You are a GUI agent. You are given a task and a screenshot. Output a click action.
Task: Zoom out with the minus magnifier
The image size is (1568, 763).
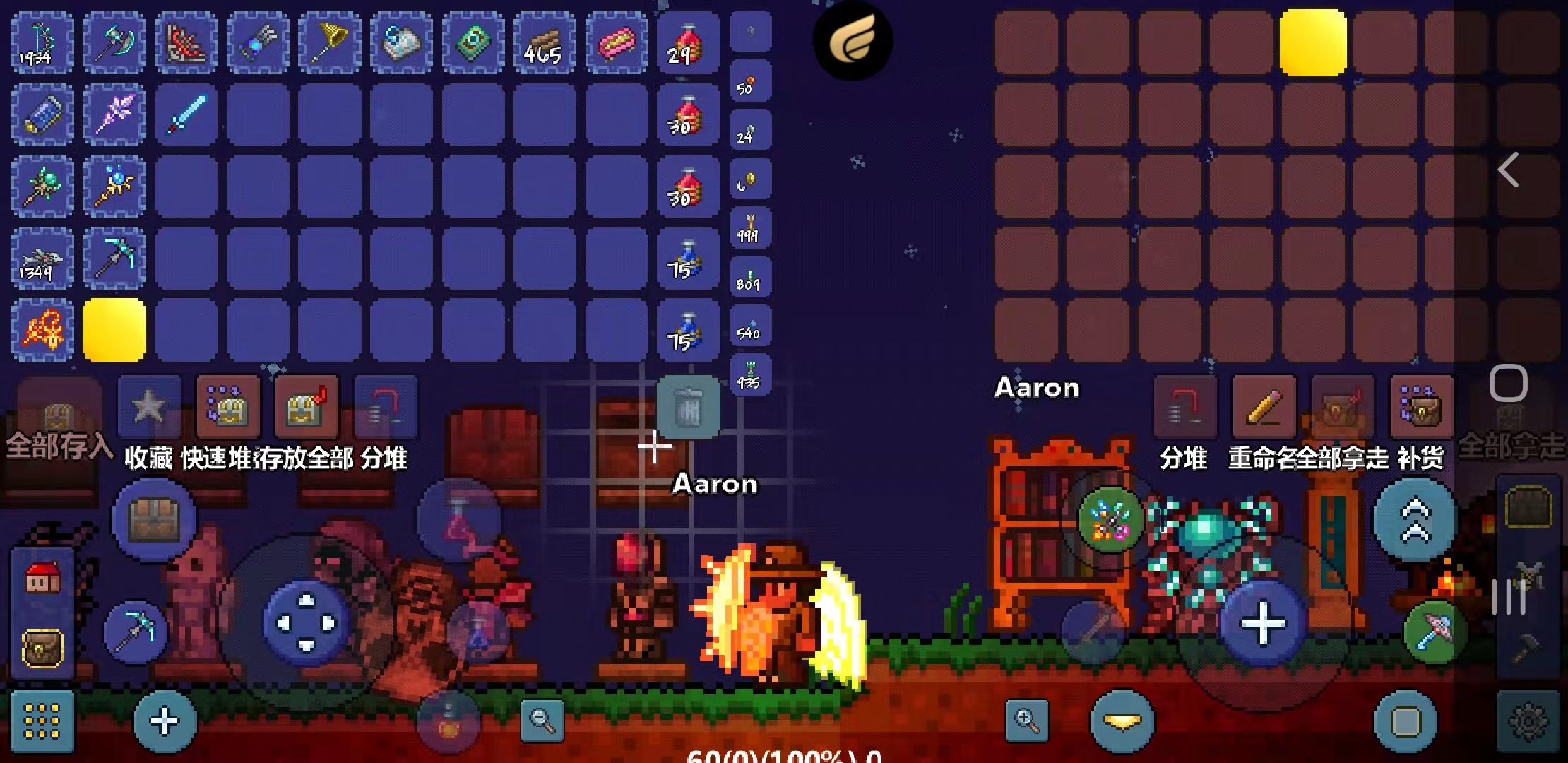[x=542, y=721]
